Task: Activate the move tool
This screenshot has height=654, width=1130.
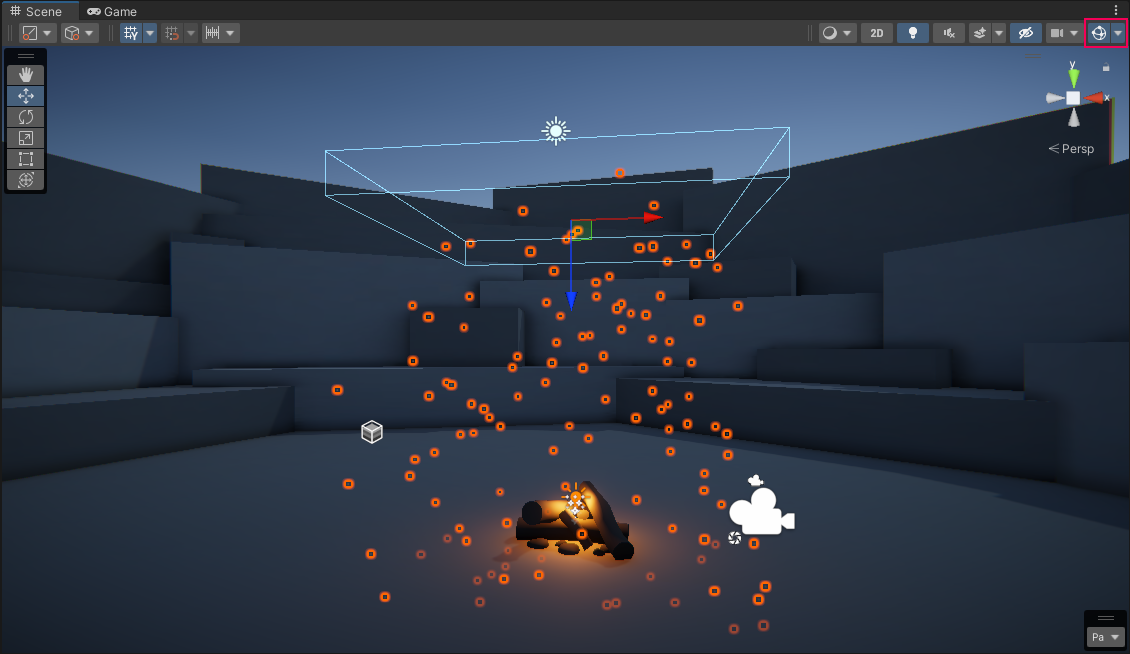Action: (26, 95)
